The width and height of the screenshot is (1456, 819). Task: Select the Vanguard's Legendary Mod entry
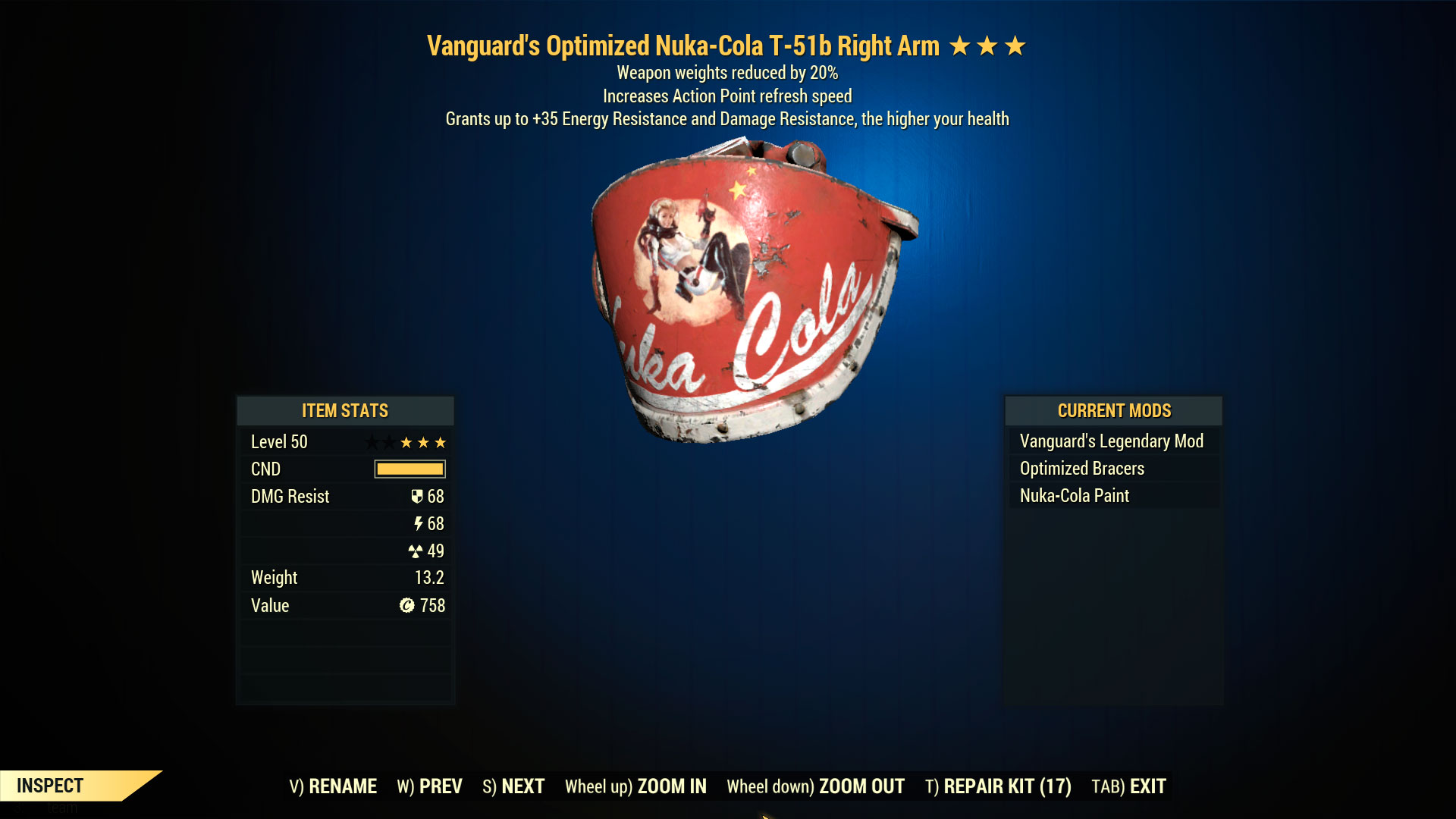coord(1111,441)
